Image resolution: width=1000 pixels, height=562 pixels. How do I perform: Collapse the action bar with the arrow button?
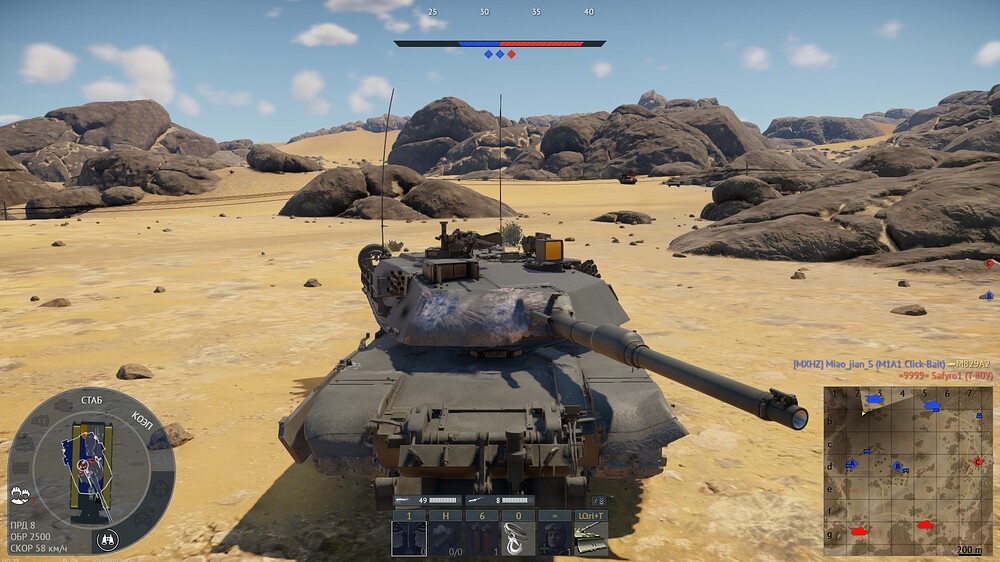599,500
